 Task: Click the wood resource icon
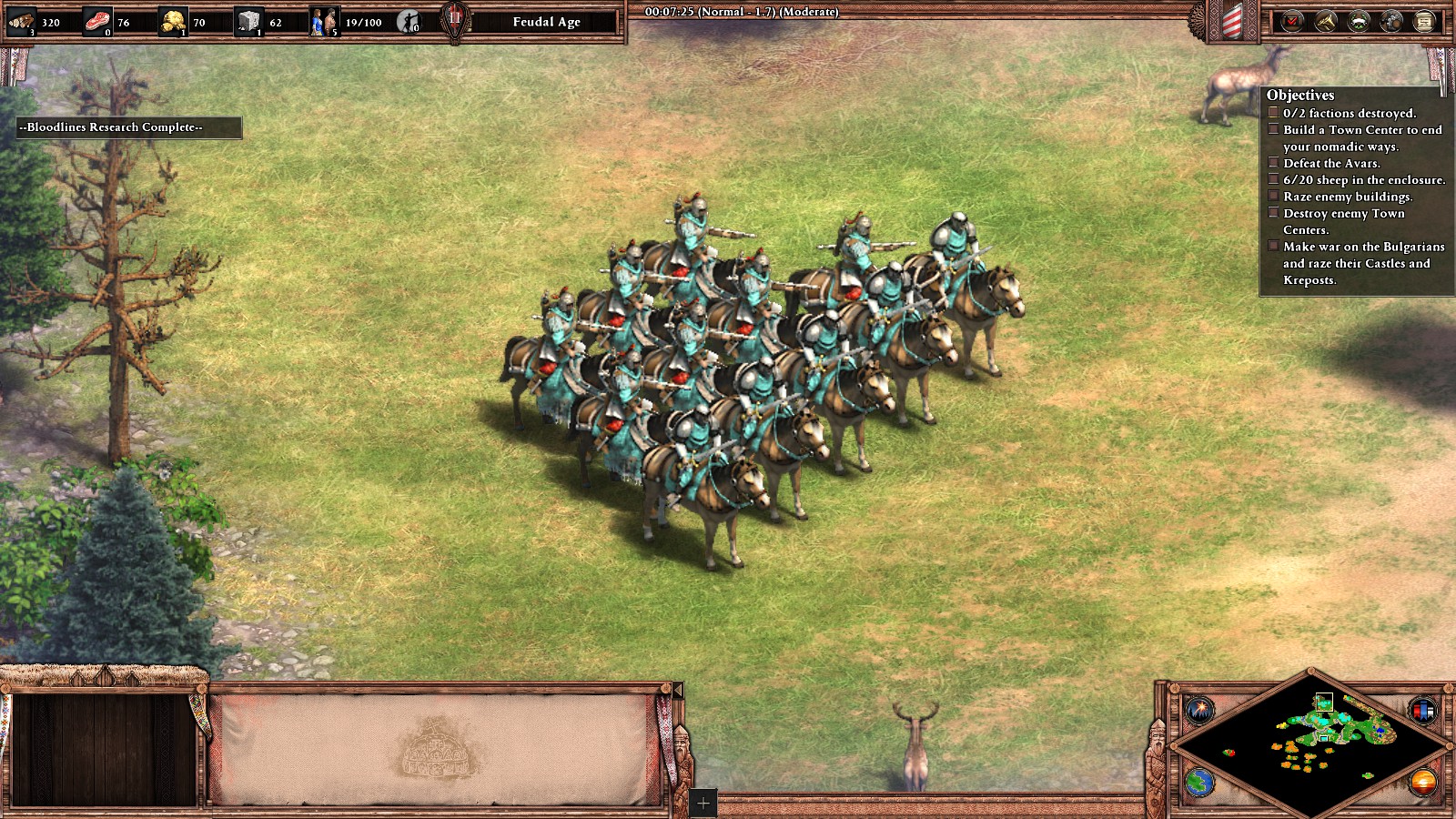click(22, 21)
